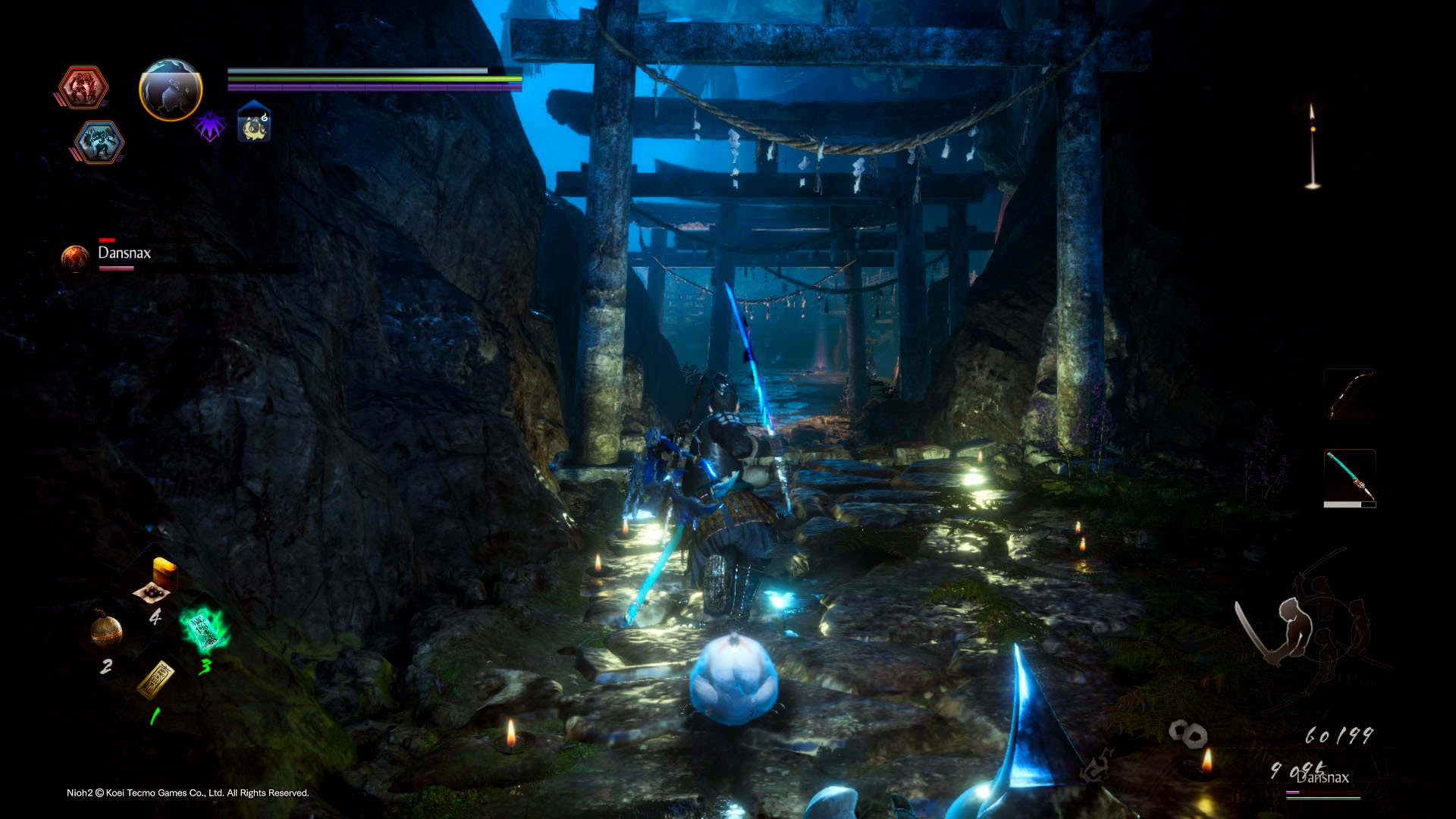This screenshot has width=1456, height=819.
Task: Use the gold talisman shortcut item
Action: pyautogui.click(x=156, y=677)
